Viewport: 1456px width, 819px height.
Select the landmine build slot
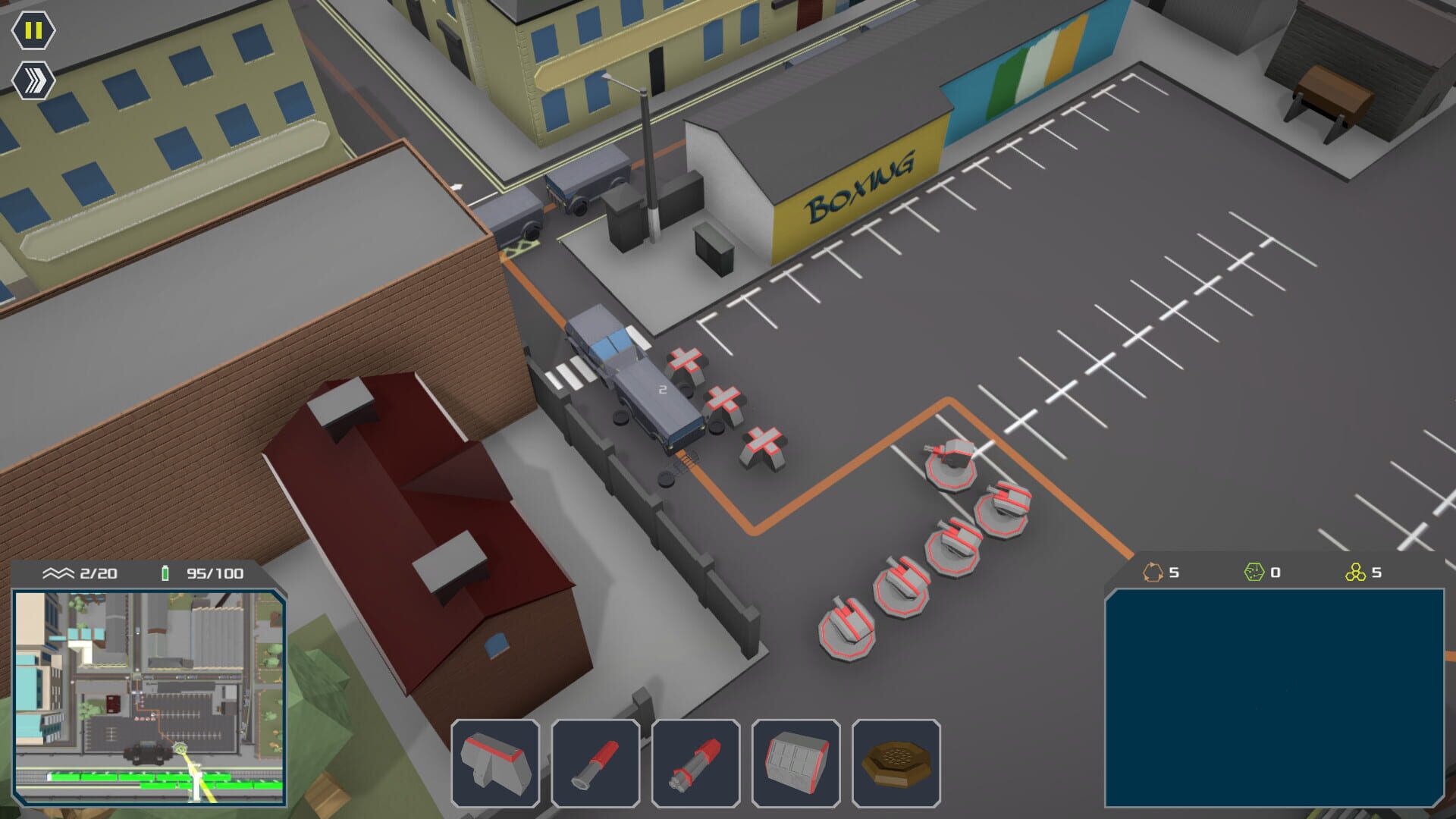896,762
